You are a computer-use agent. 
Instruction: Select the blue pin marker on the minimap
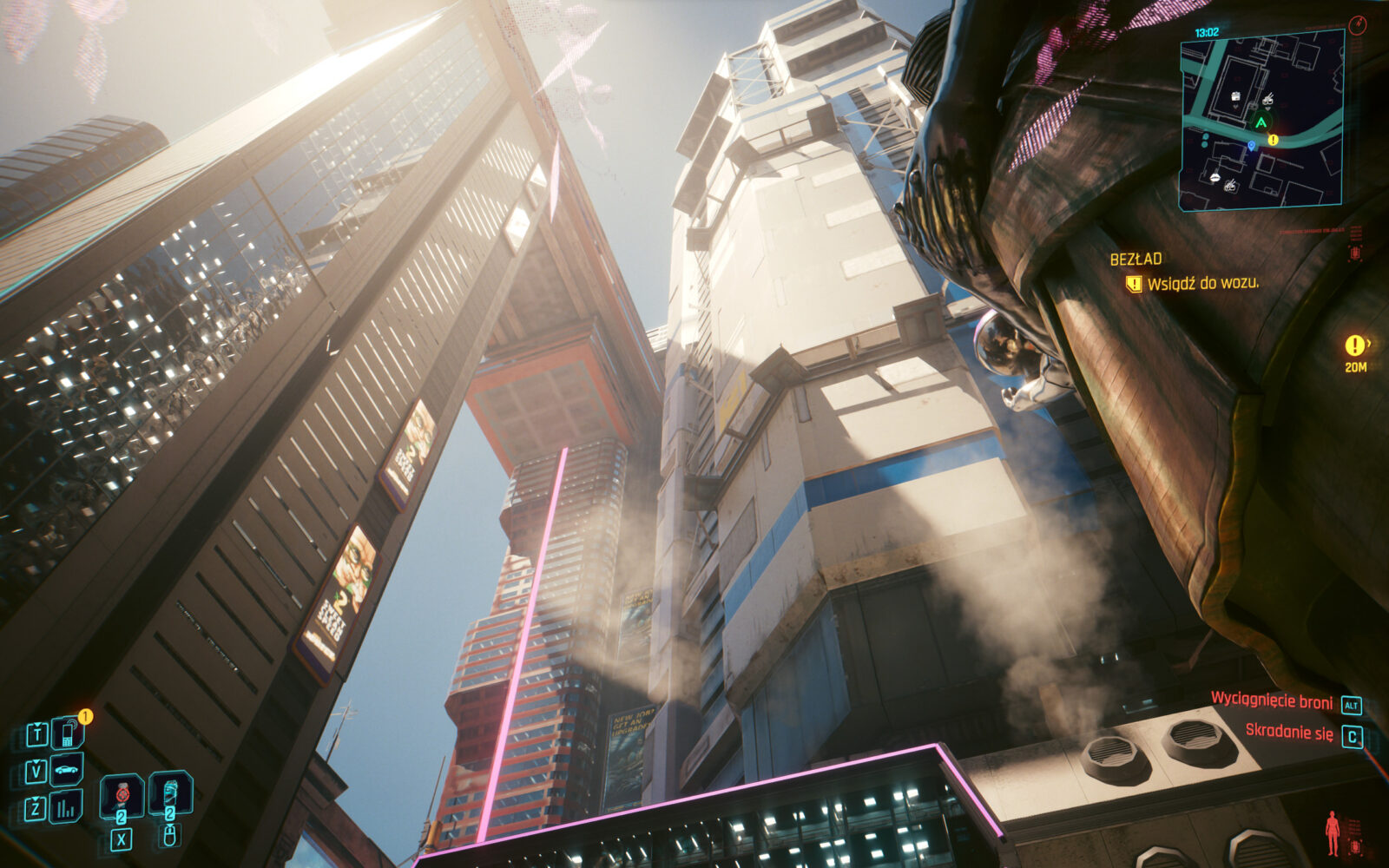pyautogui.click(x=1251, y=146)
